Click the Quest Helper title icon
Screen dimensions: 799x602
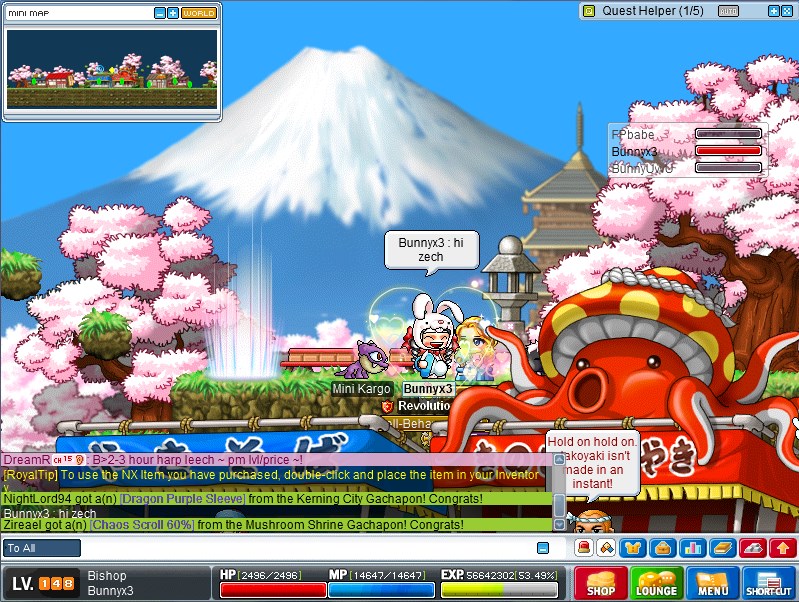(x=589, y=11)
